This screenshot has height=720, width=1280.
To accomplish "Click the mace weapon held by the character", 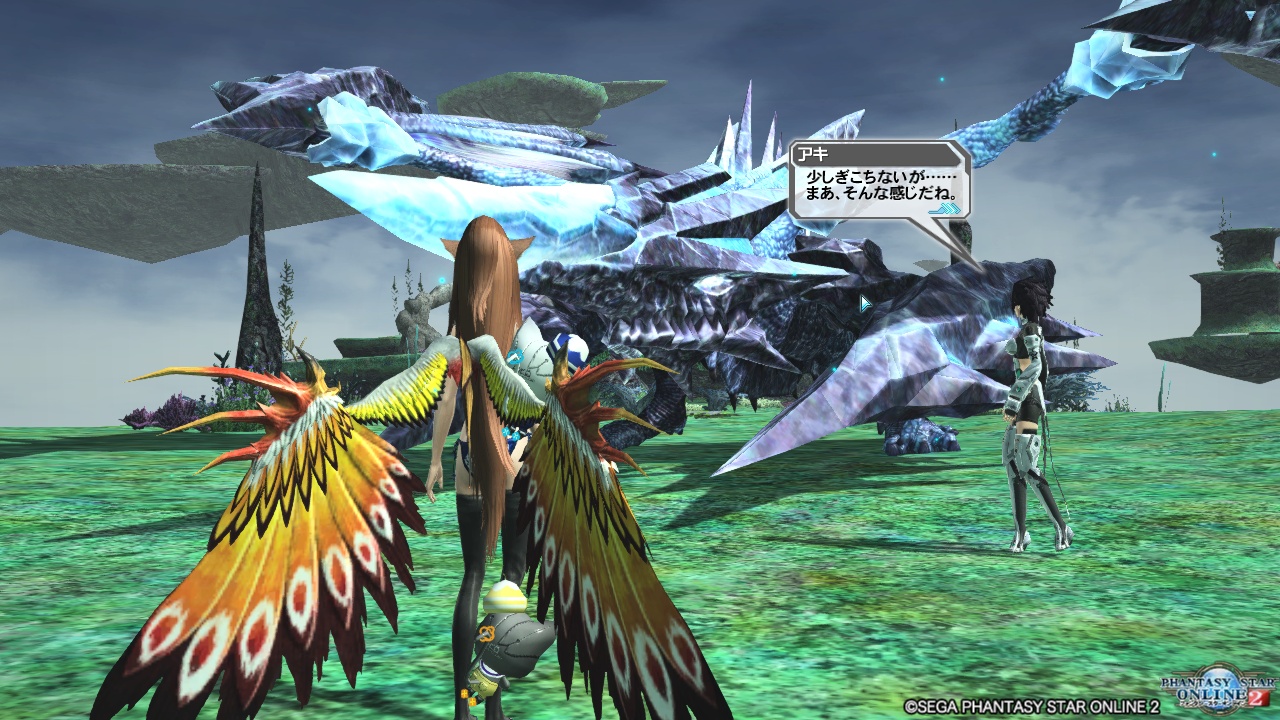I will 513,640.
